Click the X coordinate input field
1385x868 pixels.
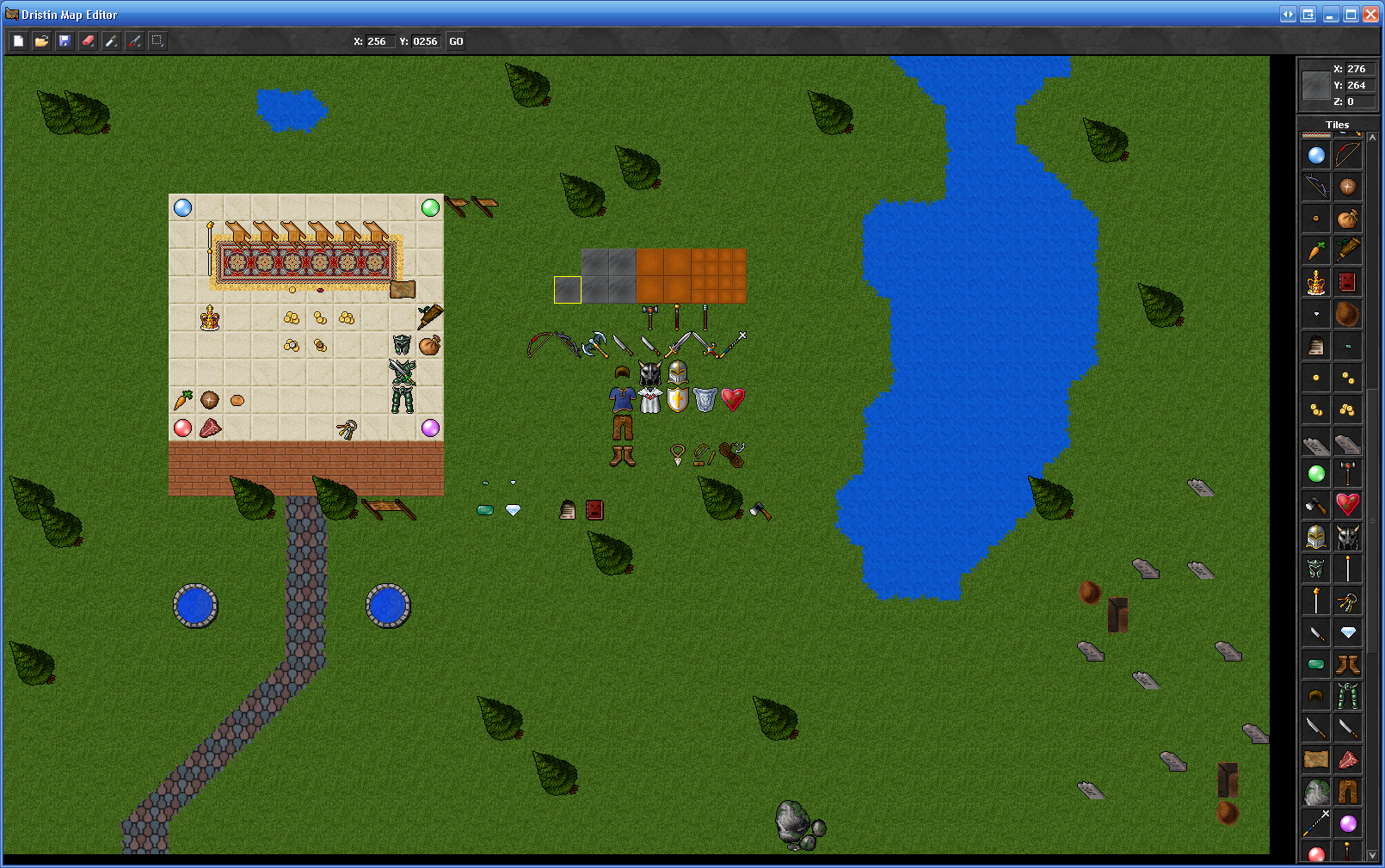pos(377,41)
